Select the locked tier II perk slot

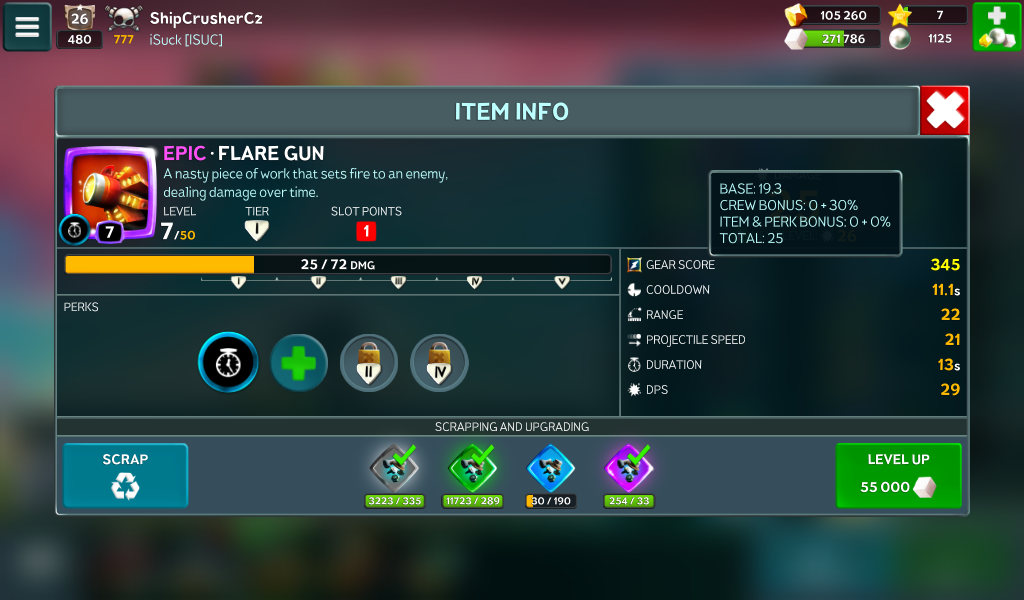click(369, 362)
